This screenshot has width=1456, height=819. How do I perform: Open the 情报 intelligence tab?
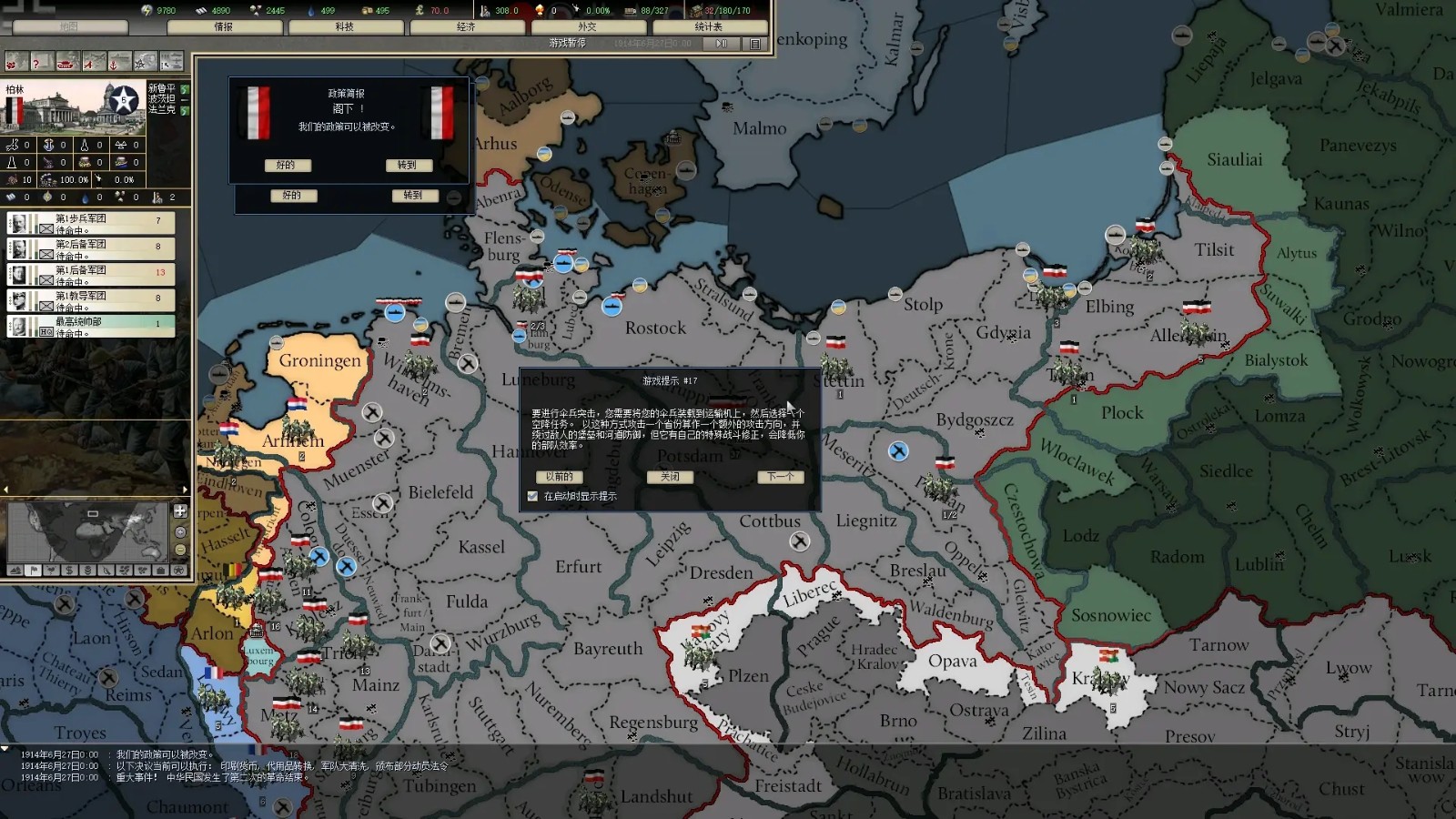224,27
